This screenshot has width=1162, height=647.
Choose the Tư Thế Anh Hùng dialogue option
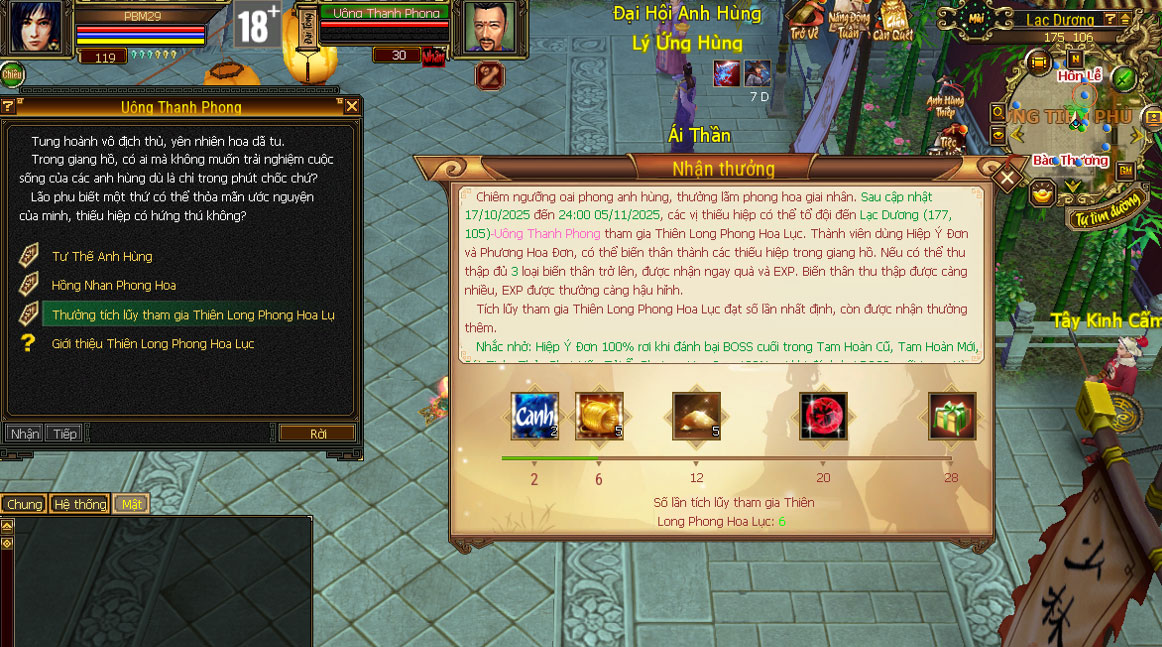point(102,257)
